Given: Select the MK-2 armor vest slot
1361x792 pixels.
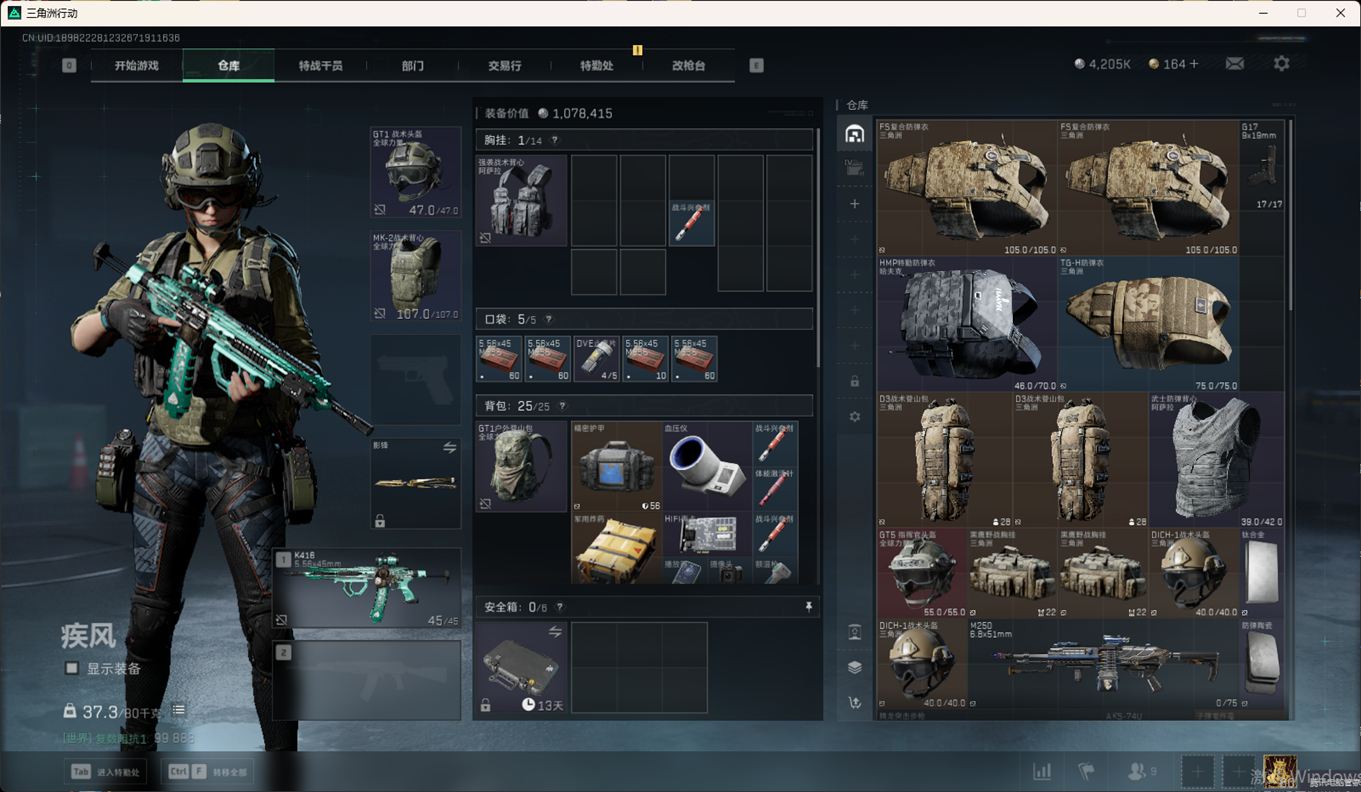Looking at the screenshot, I should point(415,276).
